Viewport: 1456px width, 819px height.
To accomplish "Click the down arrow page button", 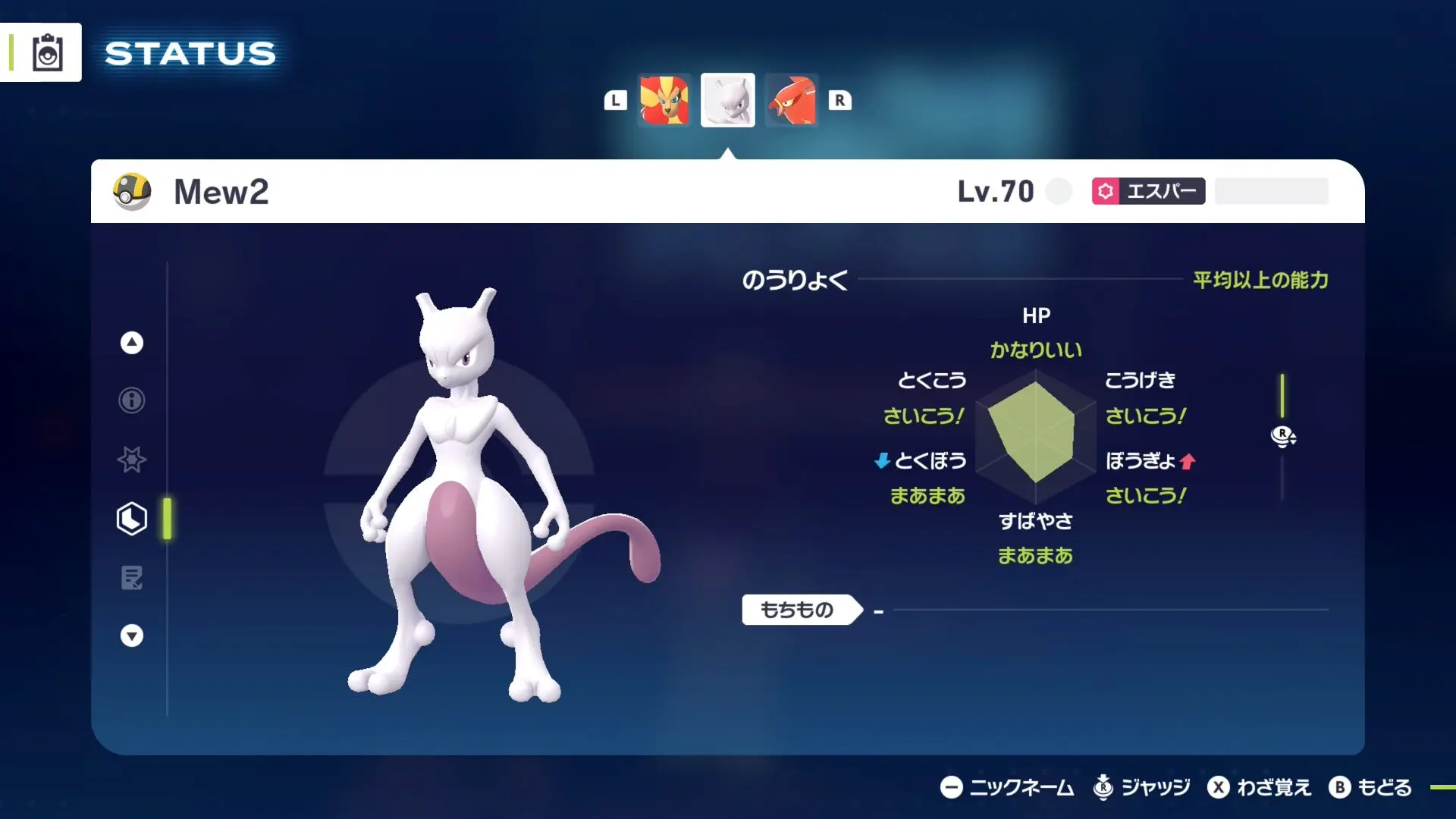I will 132,635.
